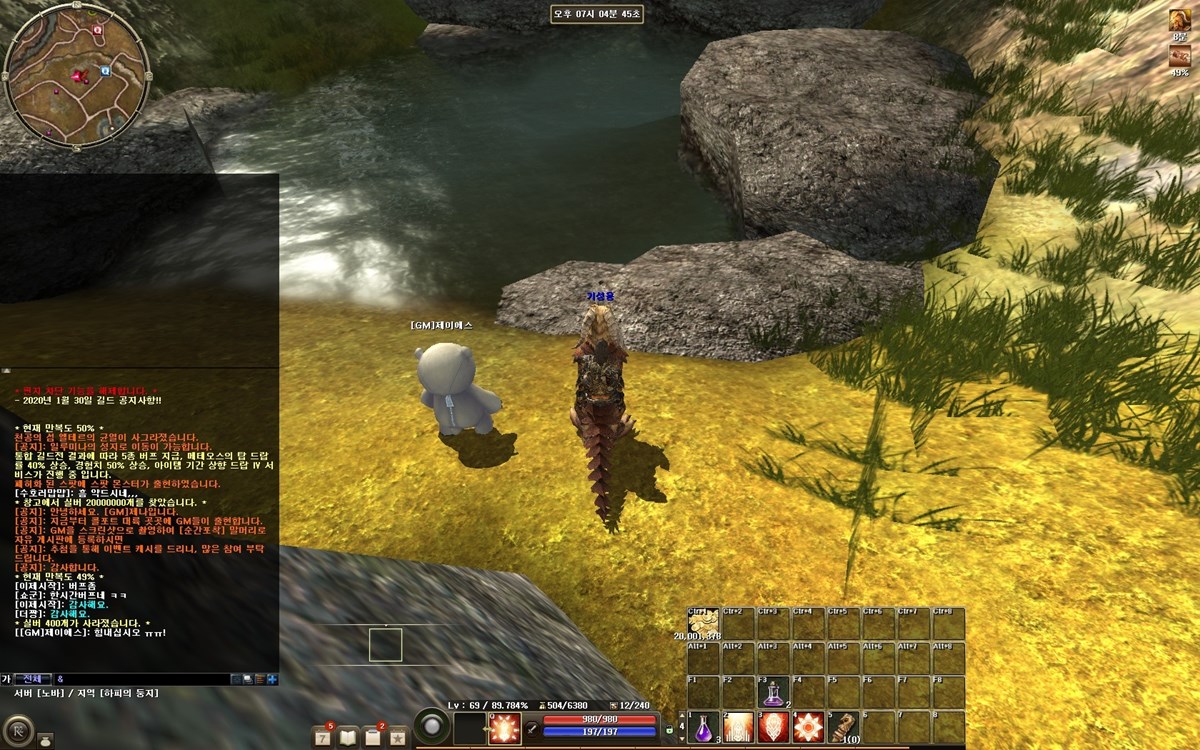
Task: Open the star icon in the bottom menu
Action: (x=398, y=738)
